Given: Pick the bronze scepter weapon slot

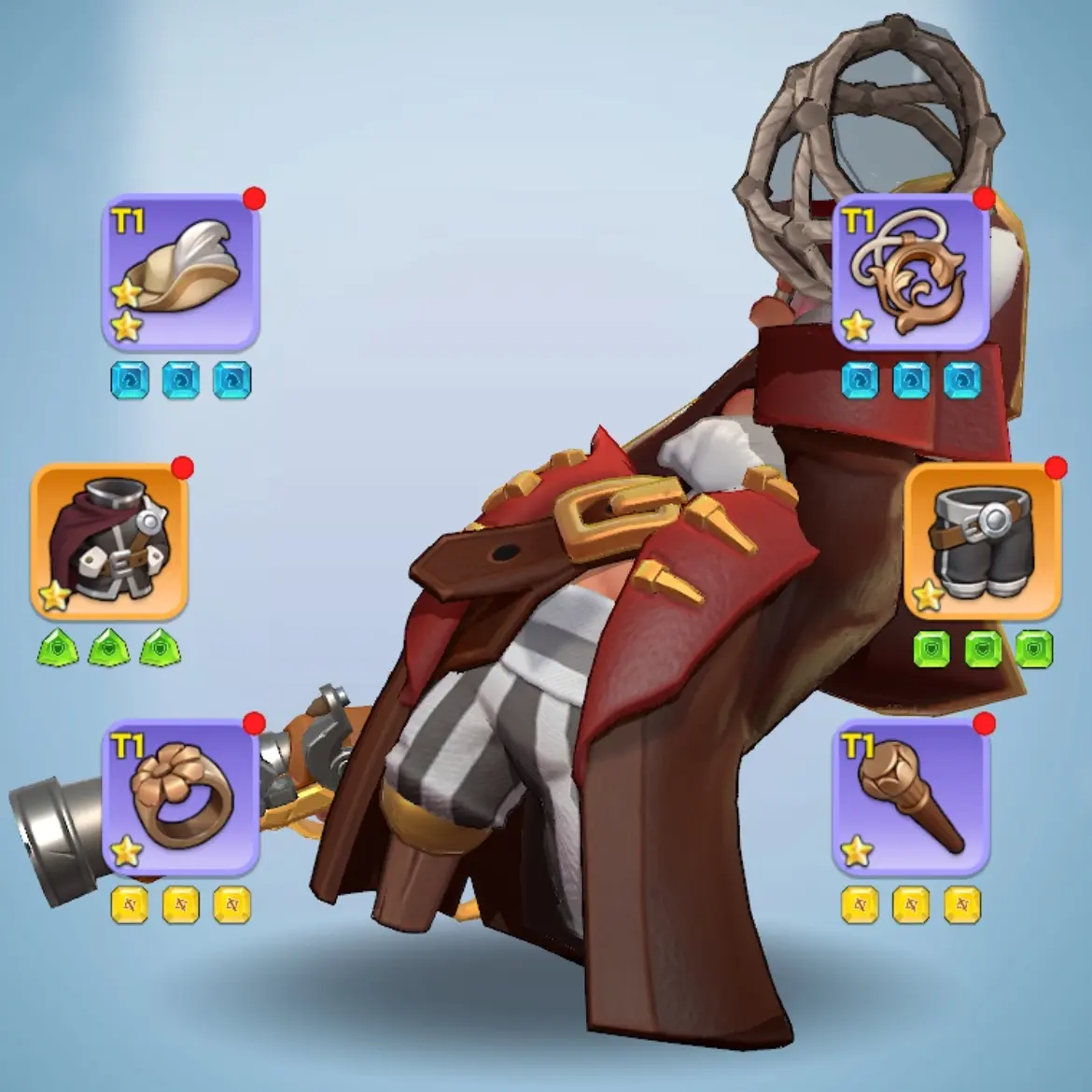Looking at the screenshot, I should click(910, 798).
